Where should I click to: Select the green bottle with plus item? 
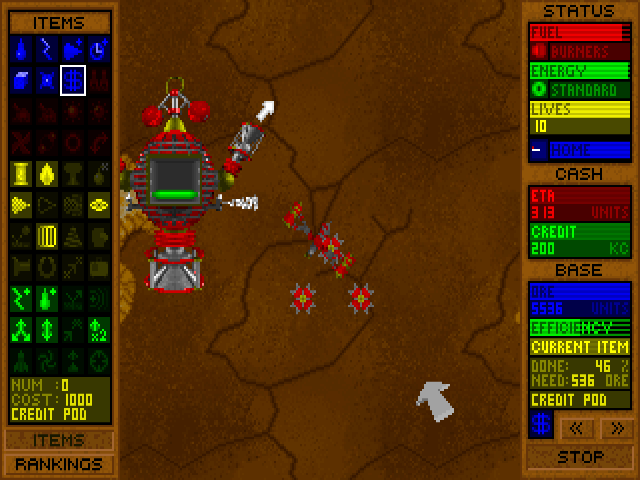click(46, 297)
